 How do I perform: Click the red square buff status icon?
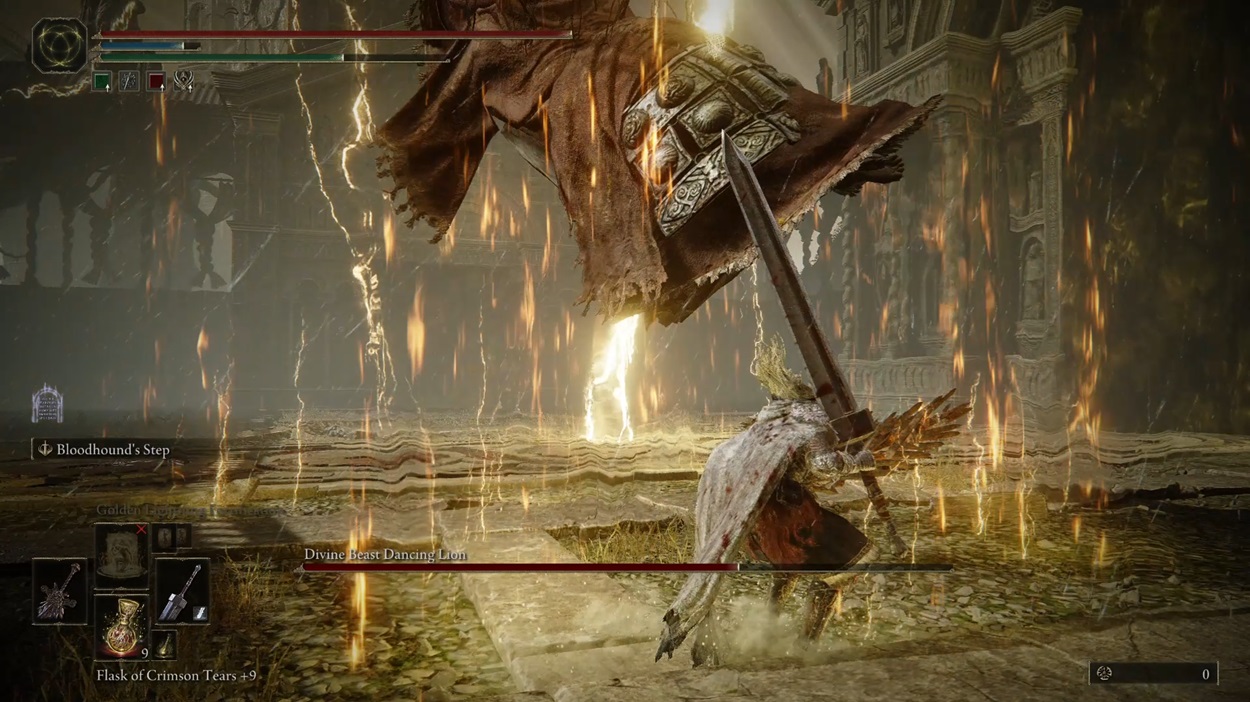click(x=156, y=82)
